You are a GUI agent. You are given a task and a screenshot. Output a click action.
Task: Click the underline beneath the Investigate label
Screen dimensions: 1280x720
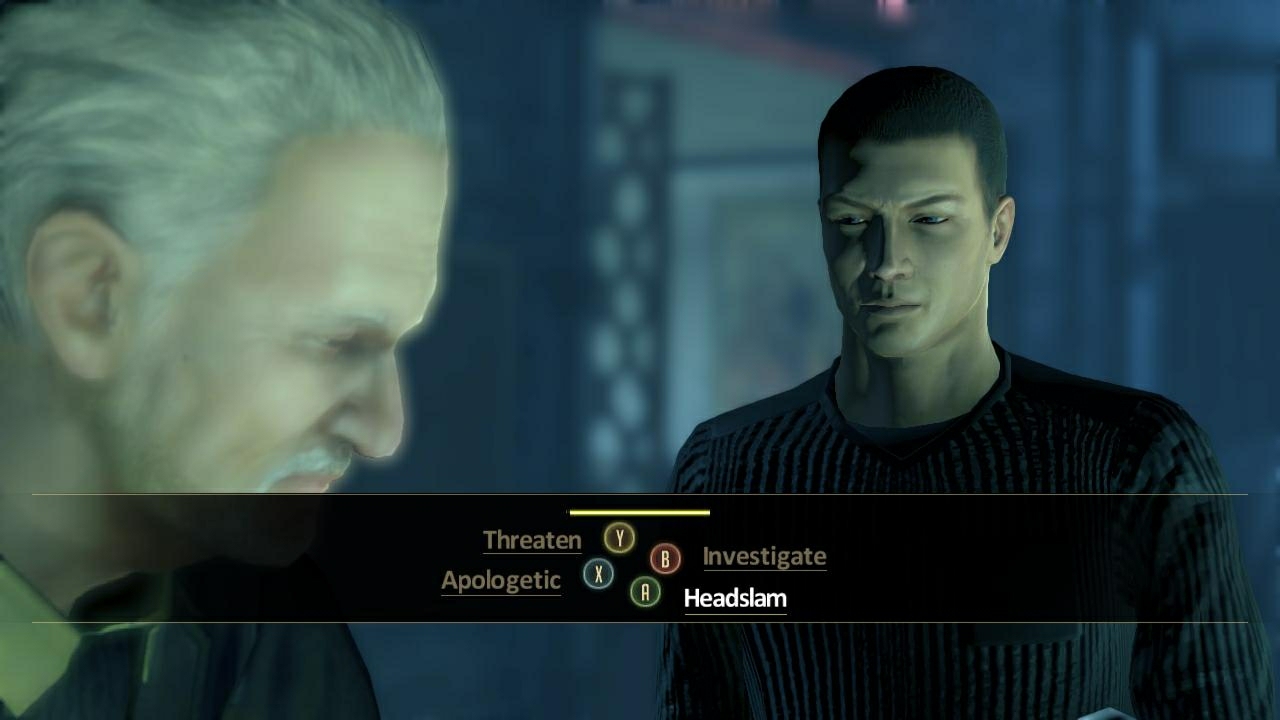click(764, 570)
